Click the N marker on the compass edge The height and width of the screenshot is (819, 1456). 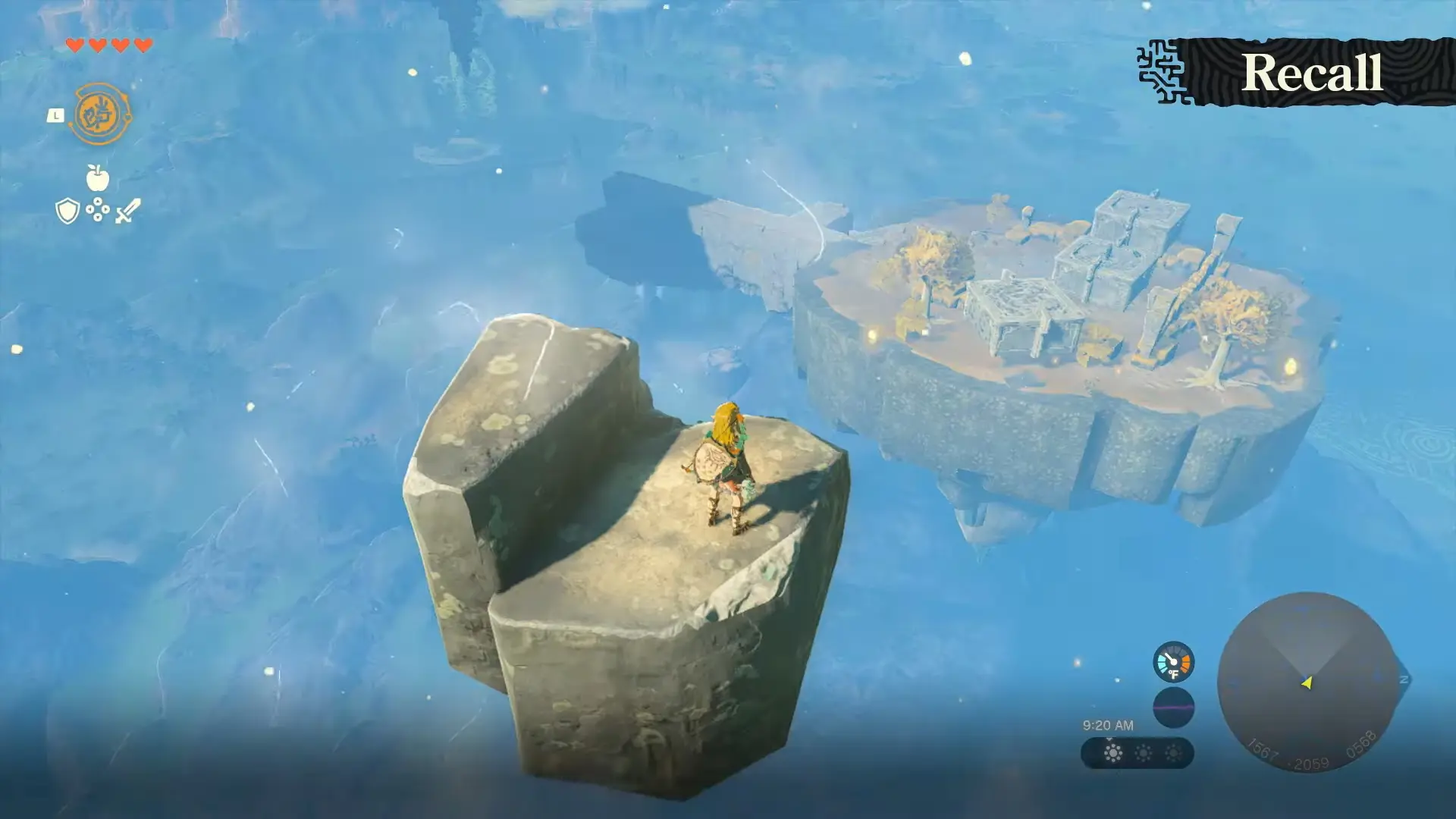[1404, 679]
